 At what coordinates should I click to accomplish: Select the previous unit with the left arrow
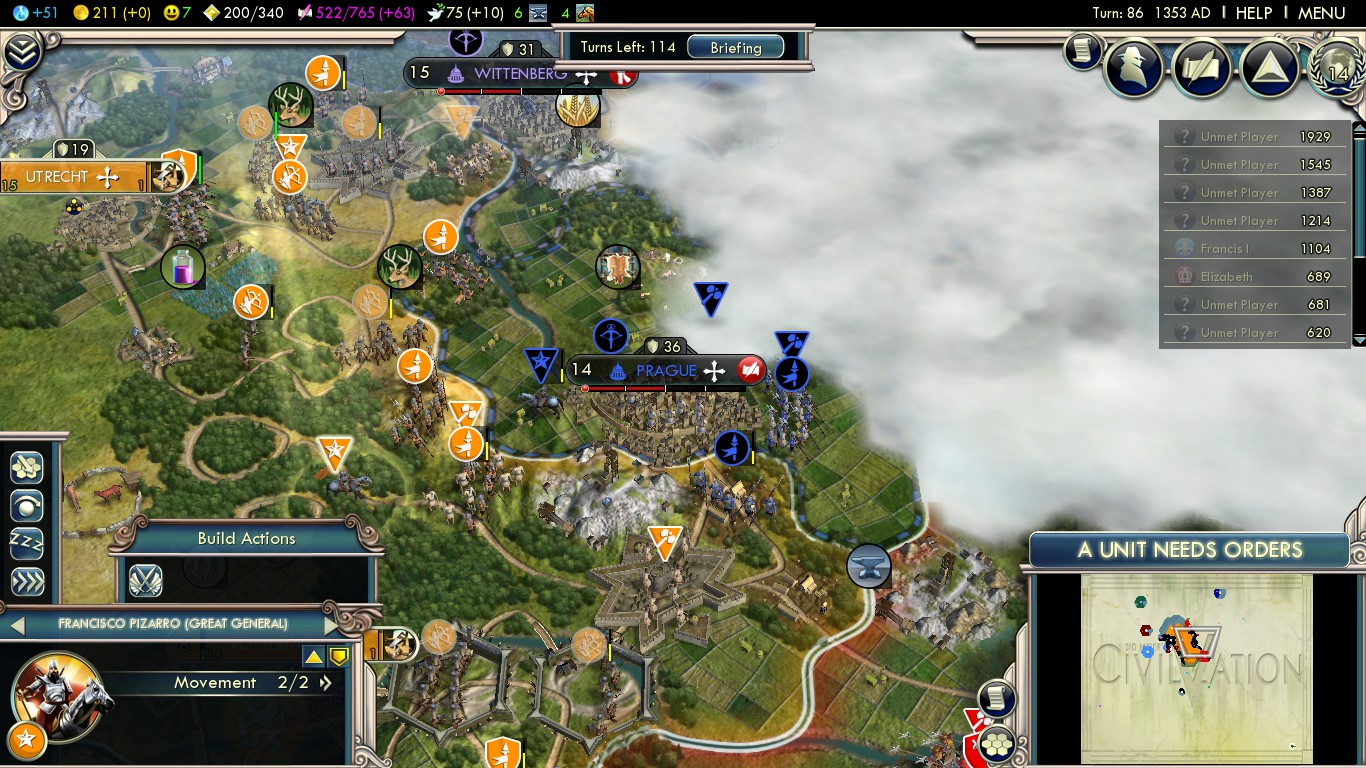(x=16, y=625)
